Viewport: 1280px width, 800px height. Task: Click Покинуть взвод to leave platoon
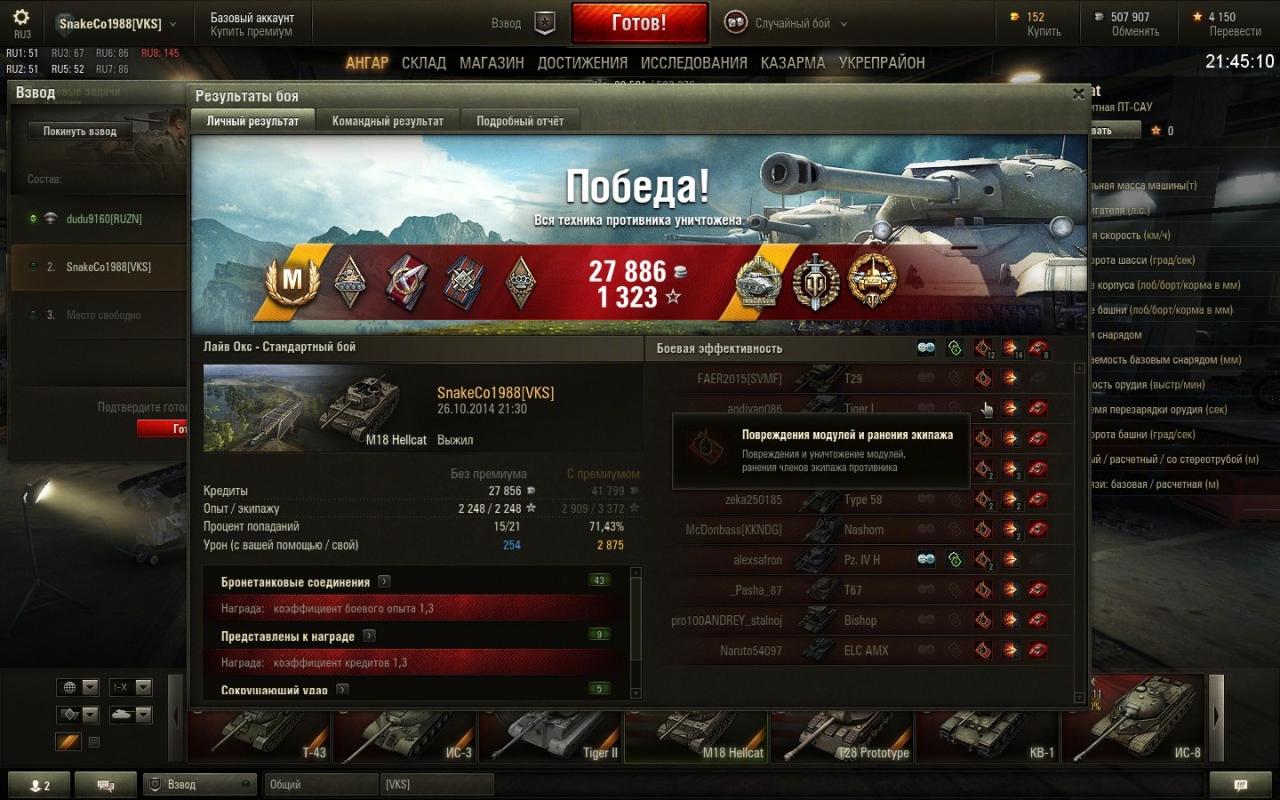[x=80, y=131]
